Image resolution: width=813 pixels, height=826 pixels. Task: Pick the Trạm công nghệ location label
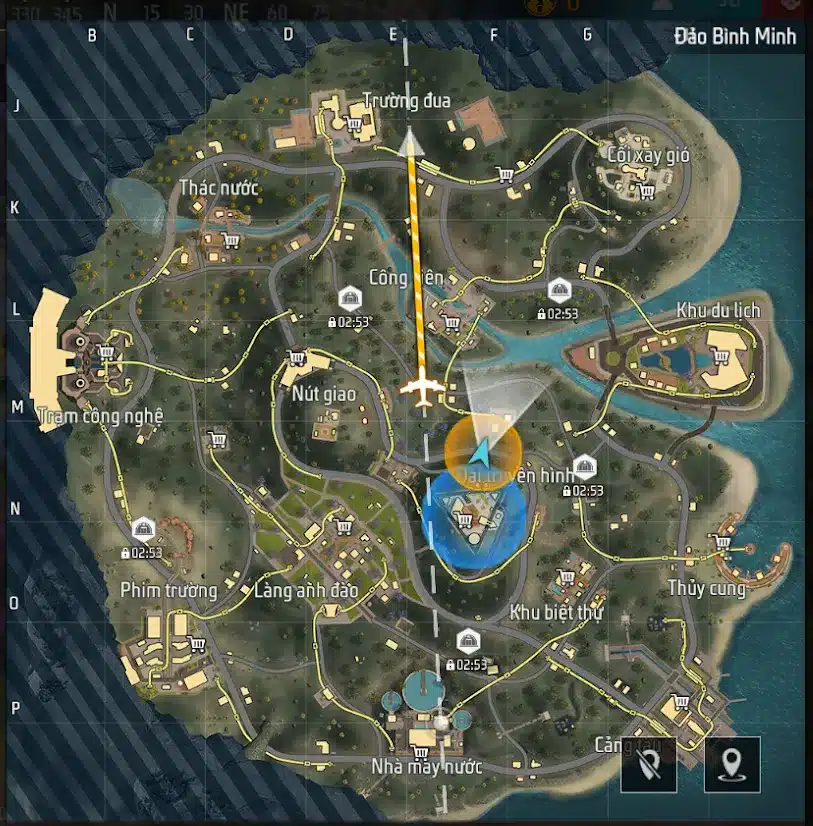coord(99,415)
